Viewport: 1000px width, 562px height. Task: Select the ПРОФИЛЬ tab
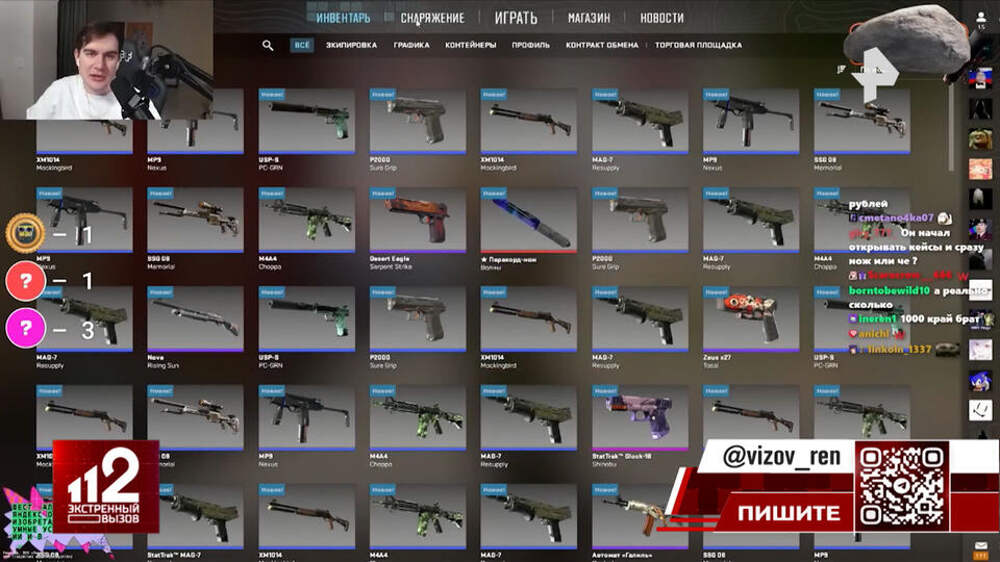(x=530, y=45)
